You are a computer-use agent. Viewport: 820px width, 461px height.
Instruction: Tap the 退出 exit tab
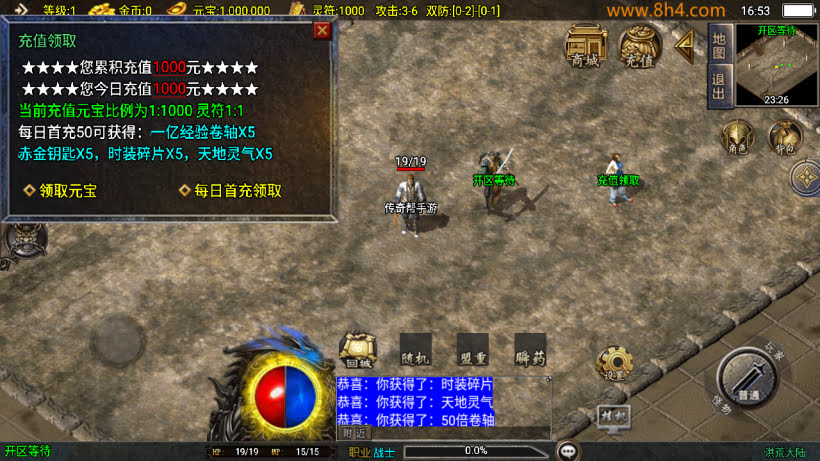coord(718,86)
